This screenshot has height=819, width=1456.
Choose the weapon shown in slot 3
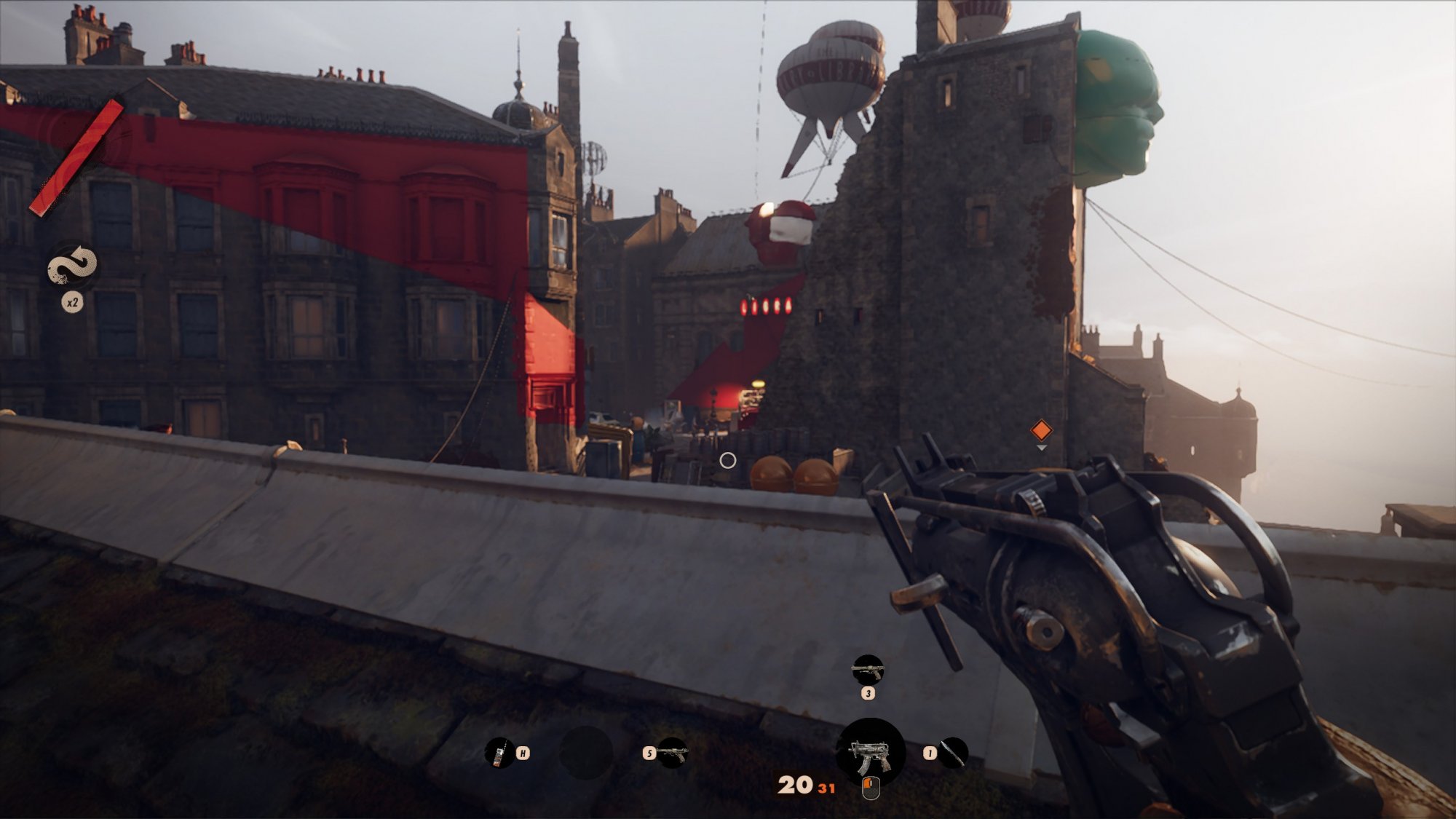tap(868, 670)
